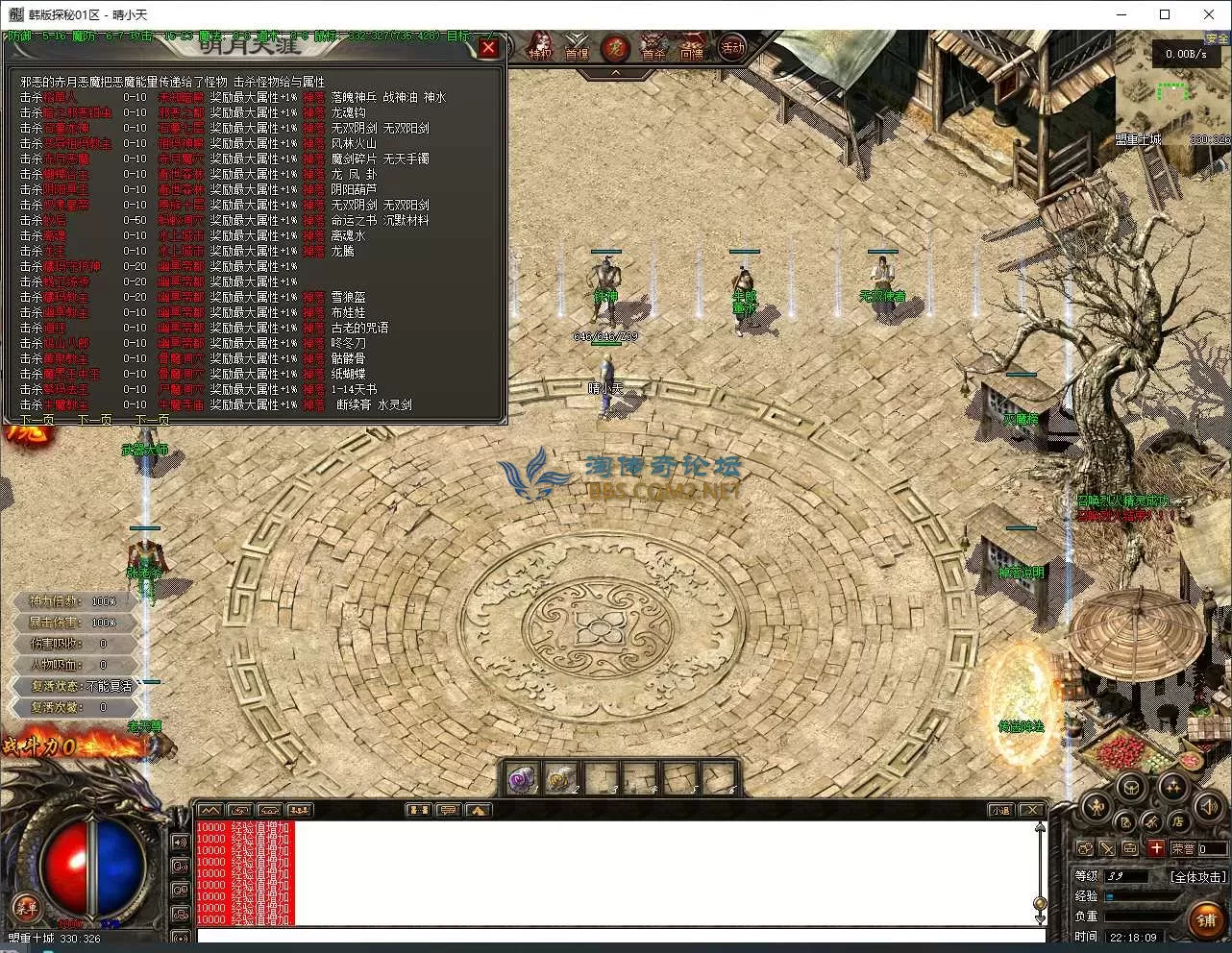Use the golden scroll in hotbar slot 2
This screenshot has height=953, width=1232.
point(562,777)
